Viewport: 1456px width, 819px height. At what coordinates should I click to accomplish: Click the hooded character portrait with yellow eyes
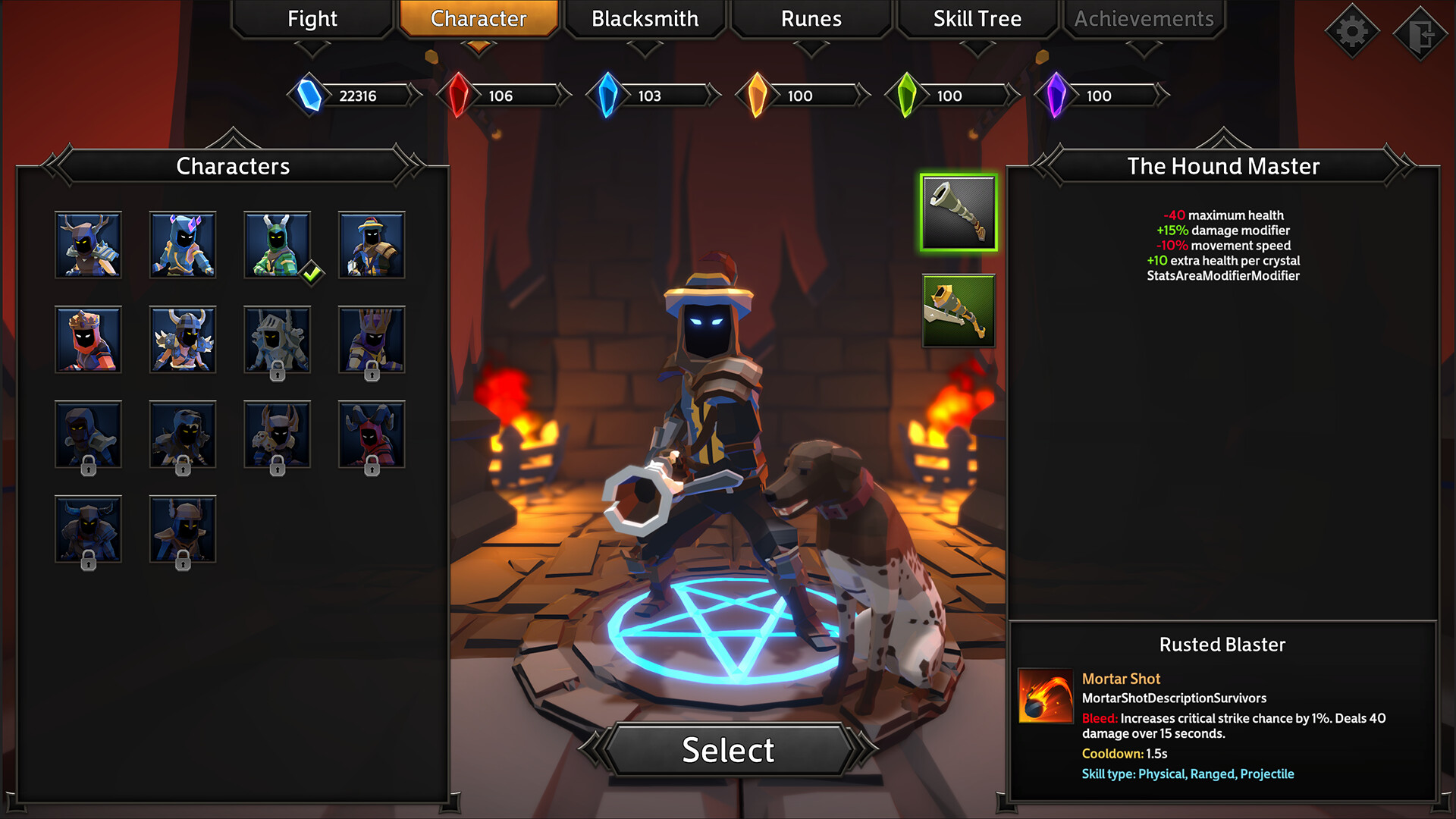click(x=89, y=435)
